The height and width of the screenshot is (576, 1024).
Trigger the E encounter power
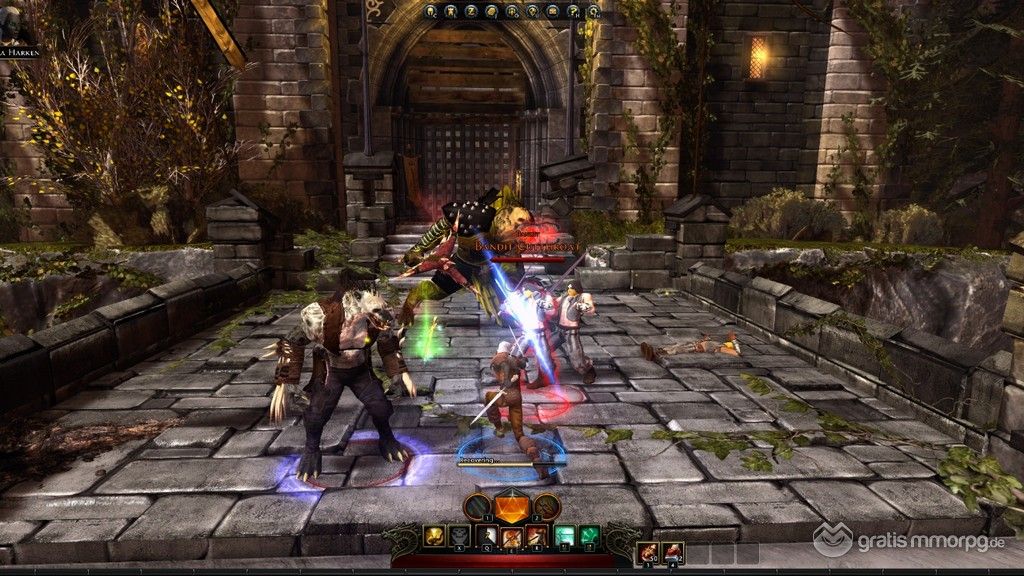point(512,538)
